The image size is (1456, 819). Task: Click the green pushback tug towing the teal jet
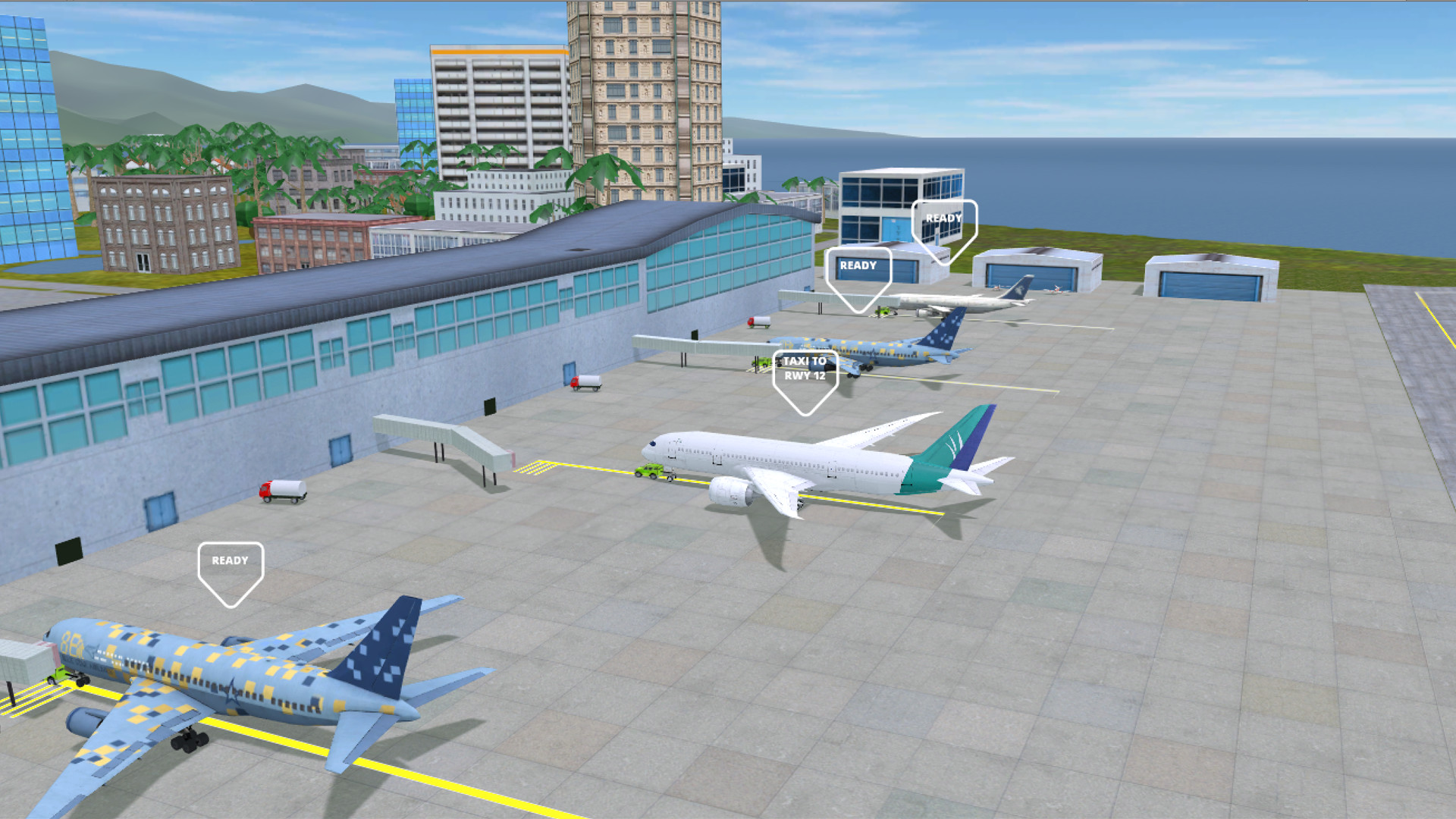click(651, 472)
